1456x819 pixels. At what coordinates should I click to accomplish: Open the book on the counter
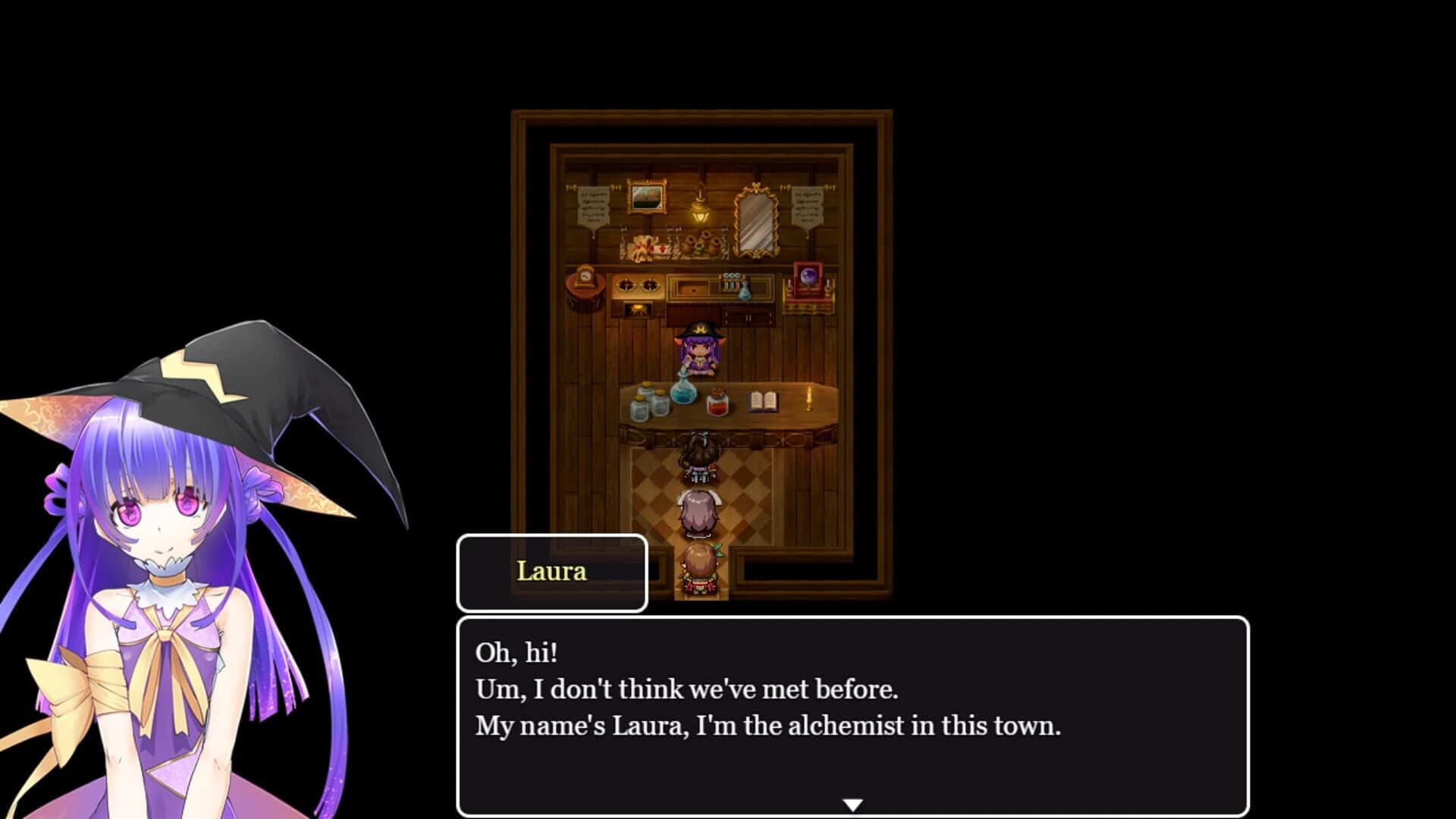(x=764, y=401)
